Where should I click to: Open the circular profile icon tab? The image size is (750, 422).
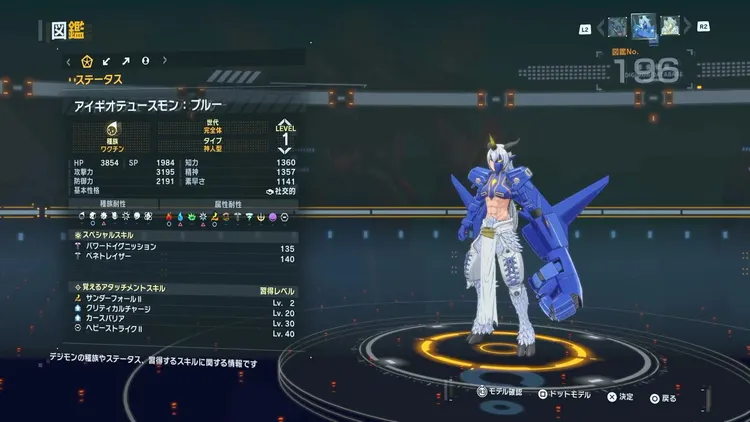coord(145,61)
